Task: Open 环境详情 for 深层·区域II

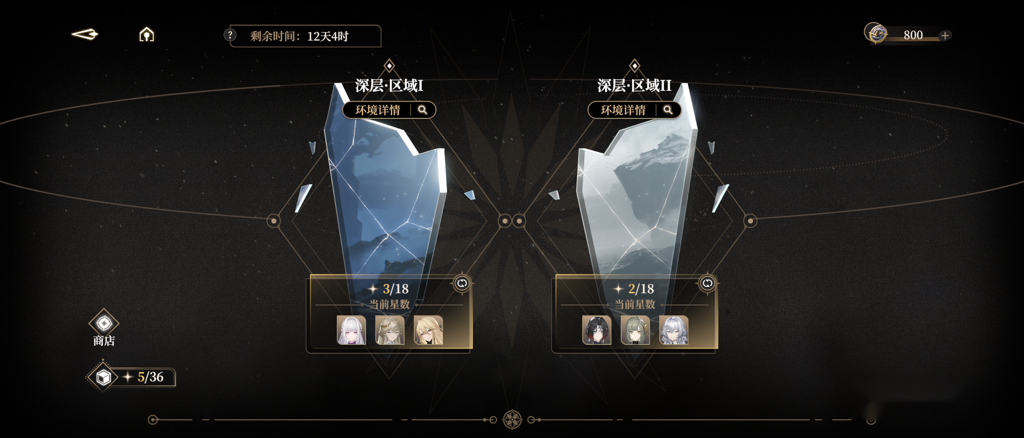Action: click(634, 110)
